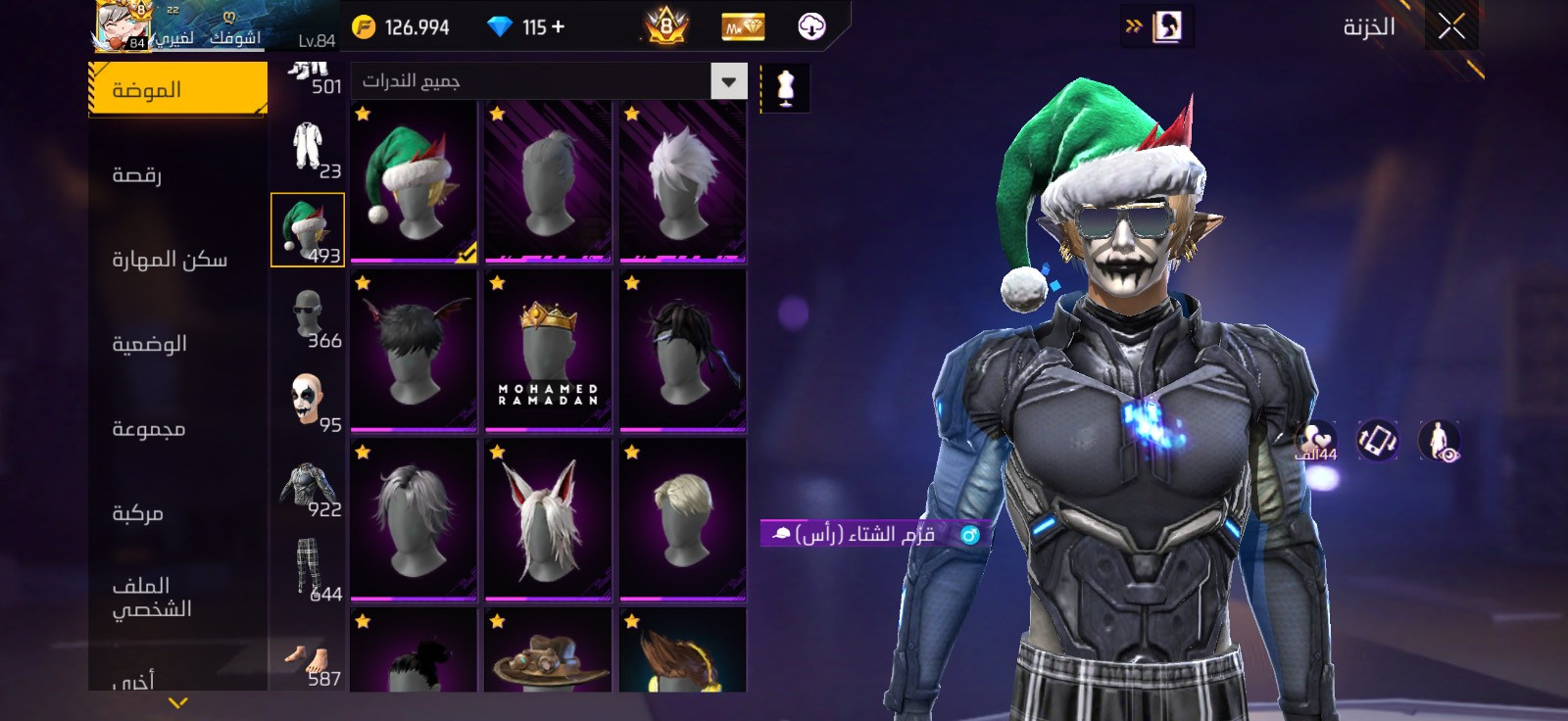Viewport: 1568px width, 721px height.
Task: Open the الموضة fashion tab
Action: [x=177, y=89]
